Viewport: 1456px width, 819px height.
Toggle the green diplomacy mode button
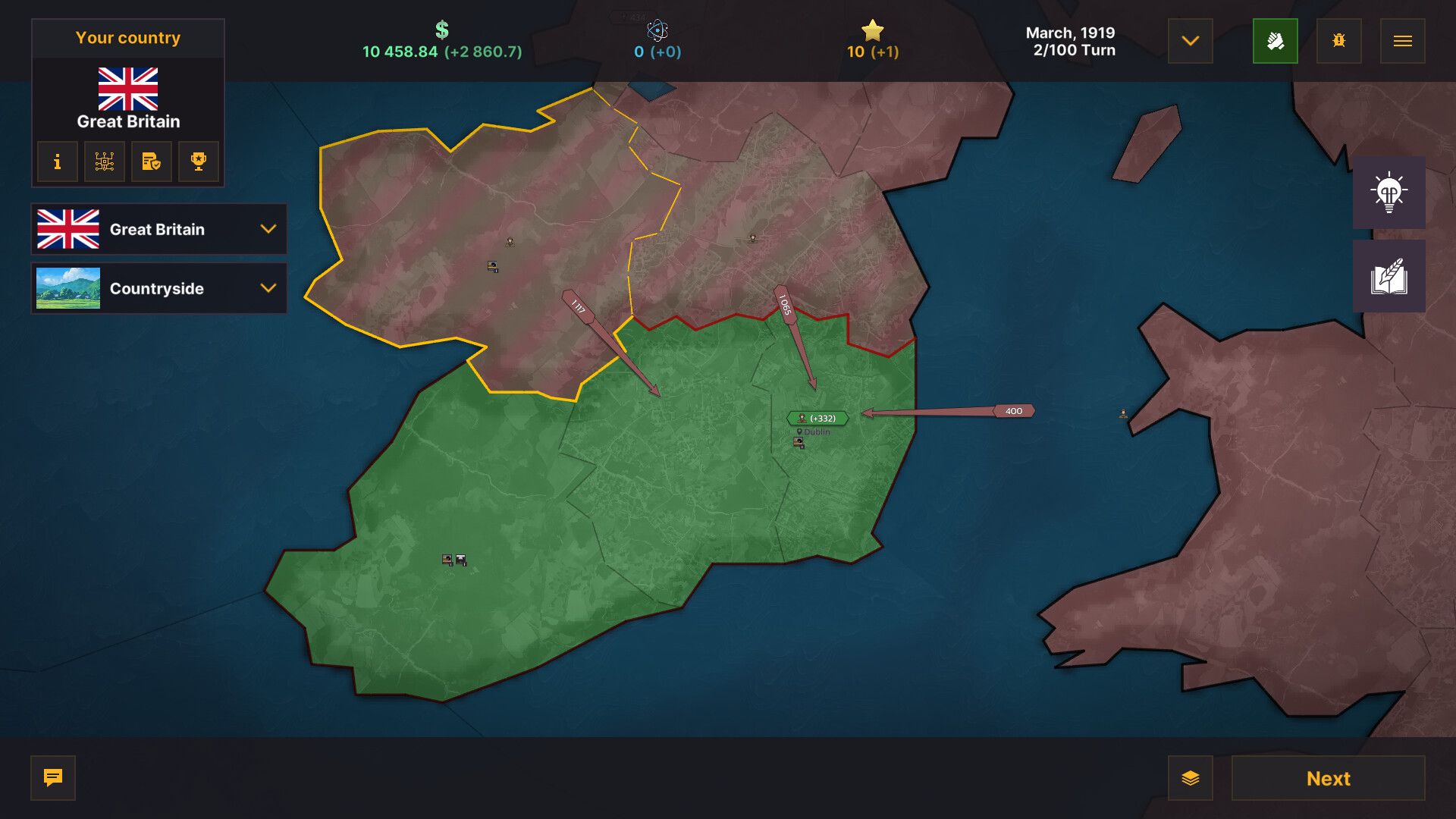1276,41
